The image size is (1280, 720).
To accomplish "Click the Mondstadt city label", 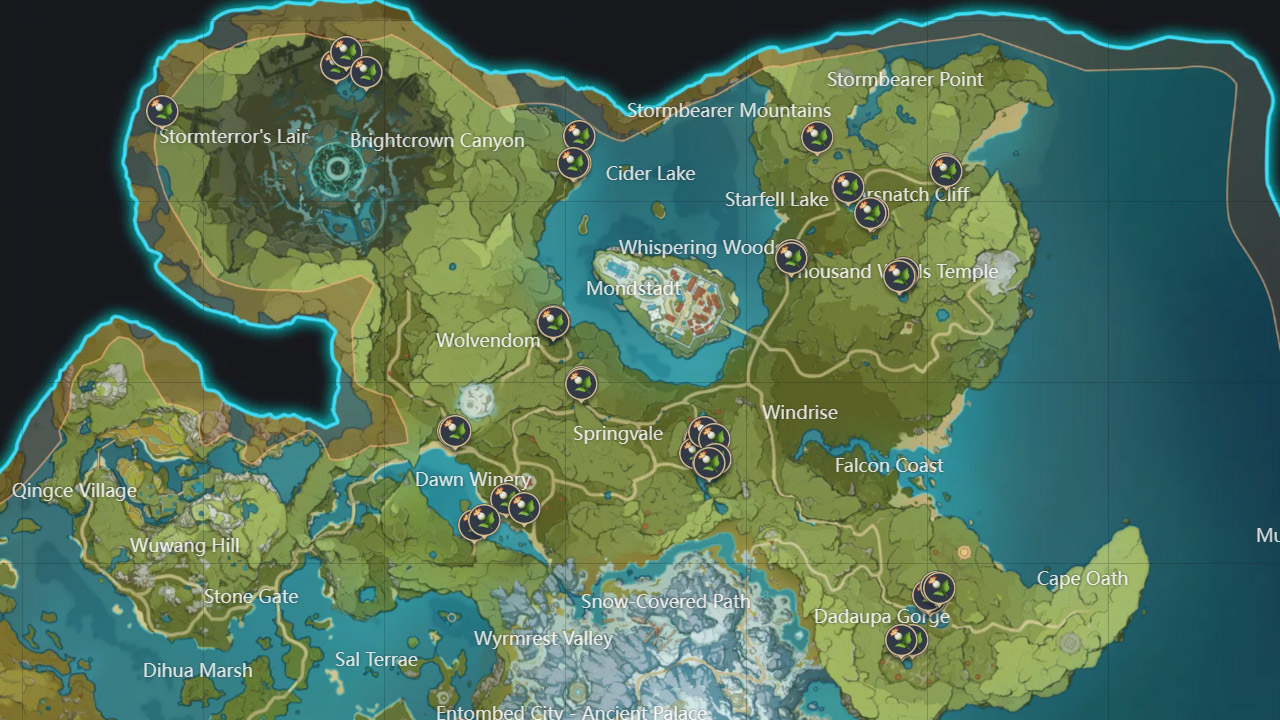I will tap(634, 288).
